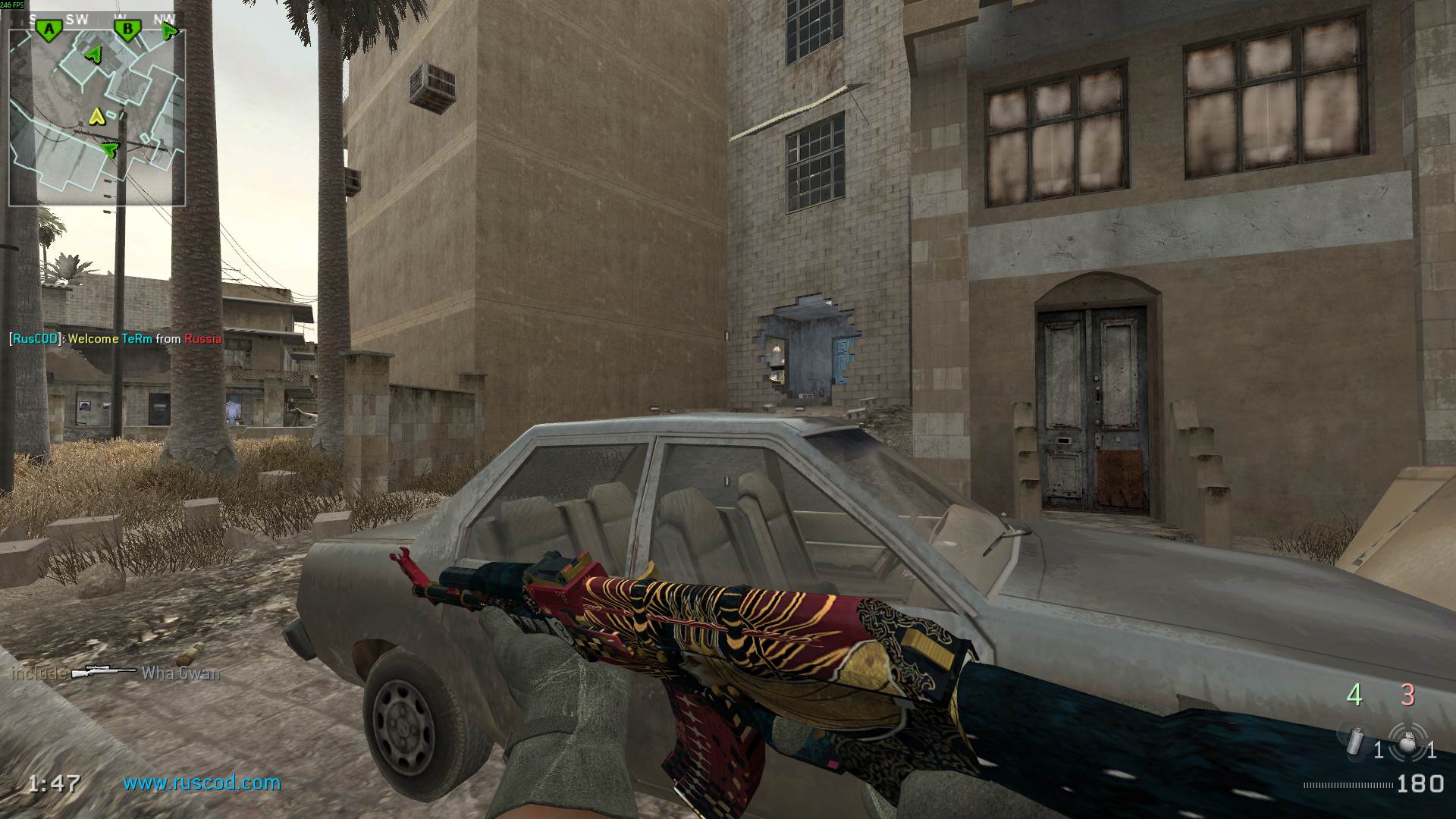This screenshot has width=1456, height=819.
Task: Expand the chat message area
Action: click(x=114, y=339)
